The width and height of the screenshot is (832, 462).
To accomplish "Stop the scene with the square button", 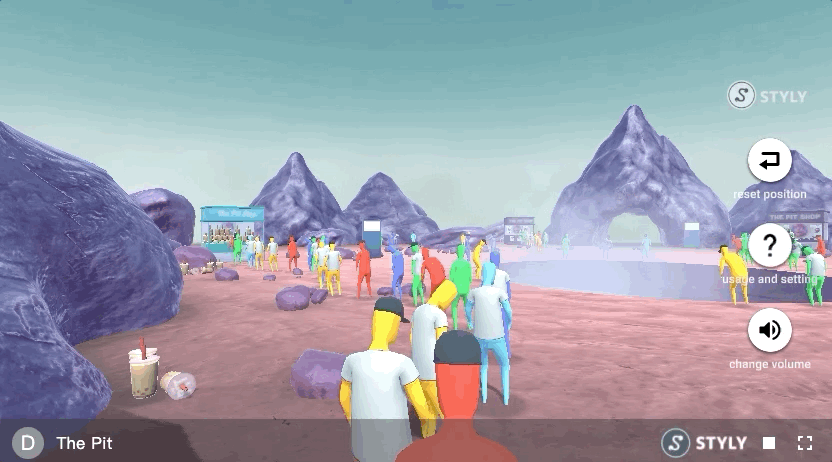I will [769, 443].
